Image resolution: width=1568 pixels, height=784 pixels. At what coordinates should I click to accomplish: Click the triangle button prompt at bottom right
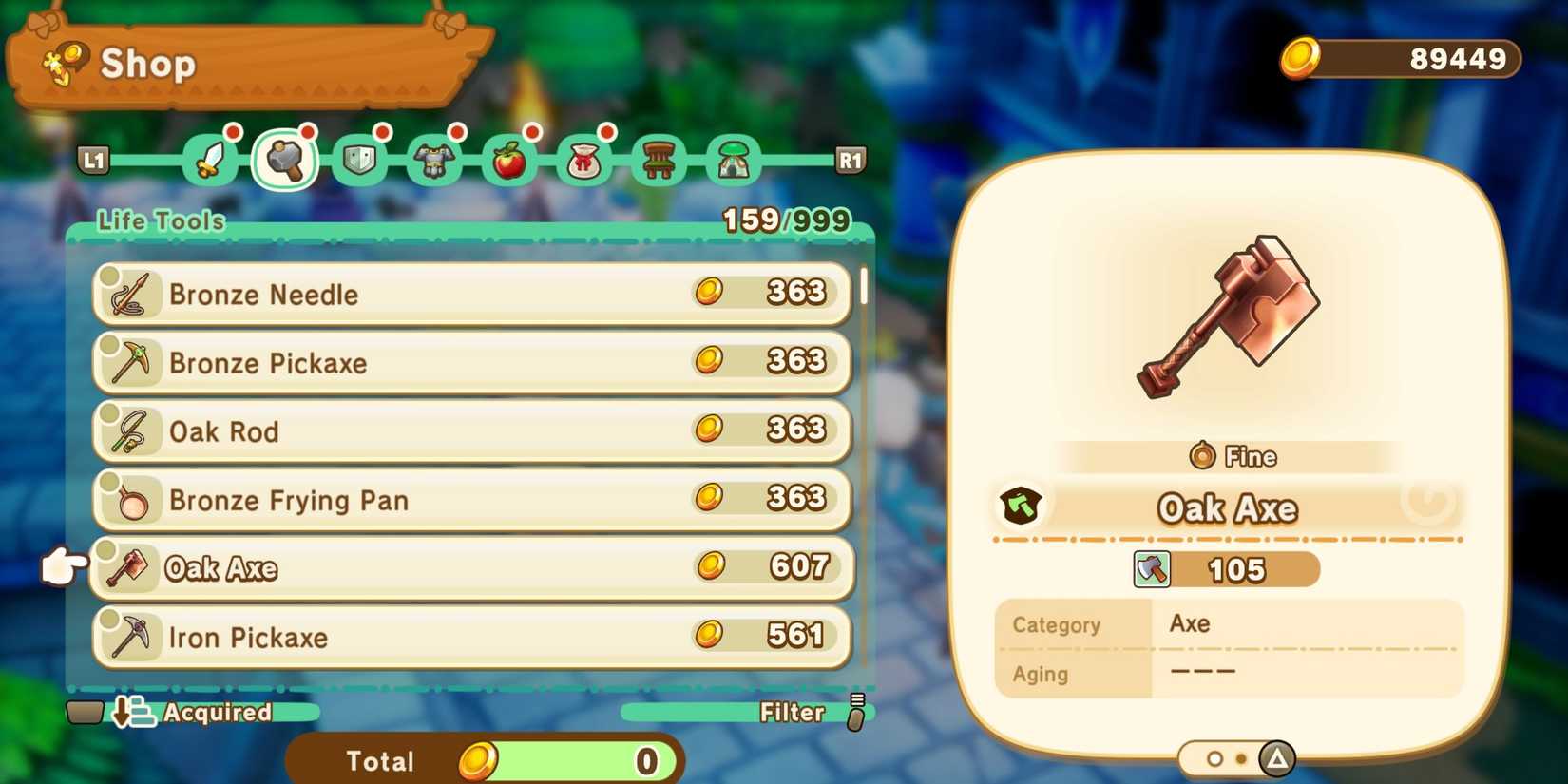click(x=1276, y=757)
